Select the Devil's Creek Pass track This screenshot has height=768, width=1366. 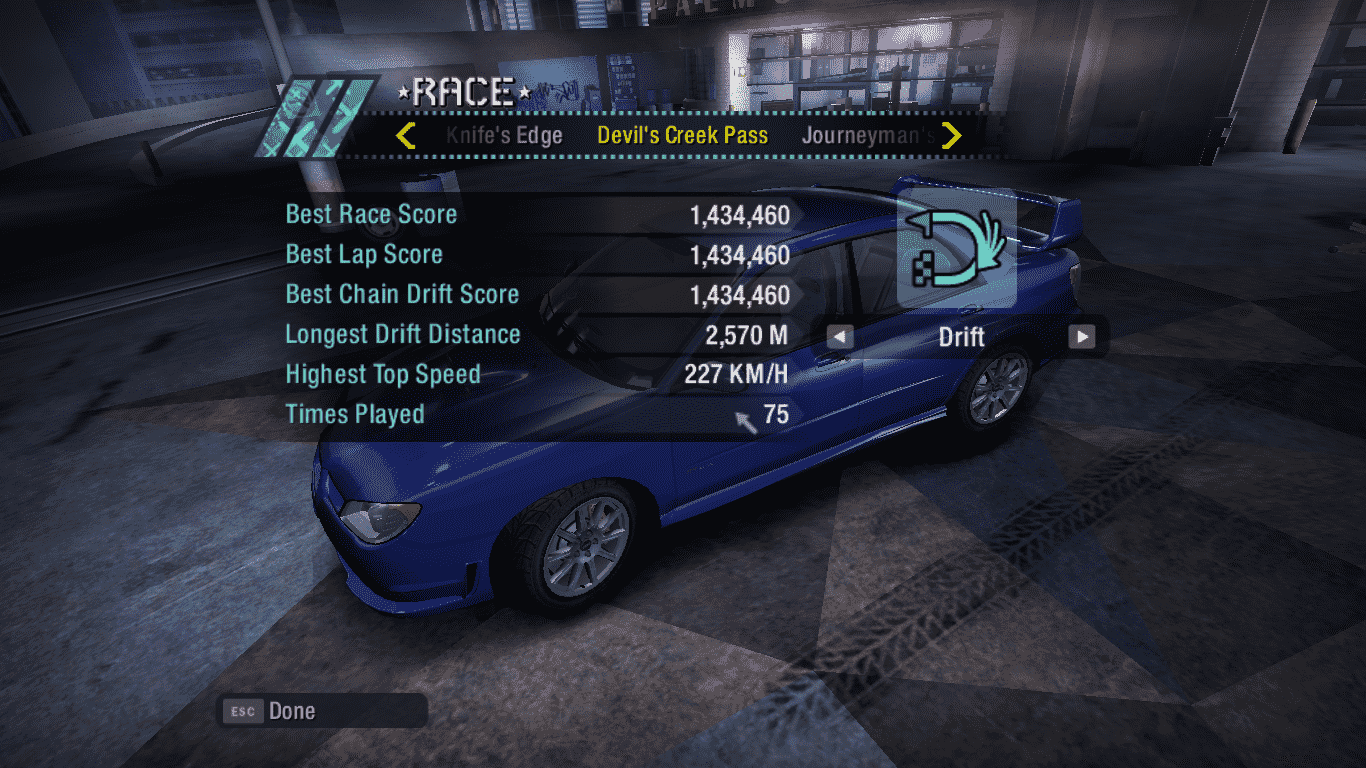[683, 136]
